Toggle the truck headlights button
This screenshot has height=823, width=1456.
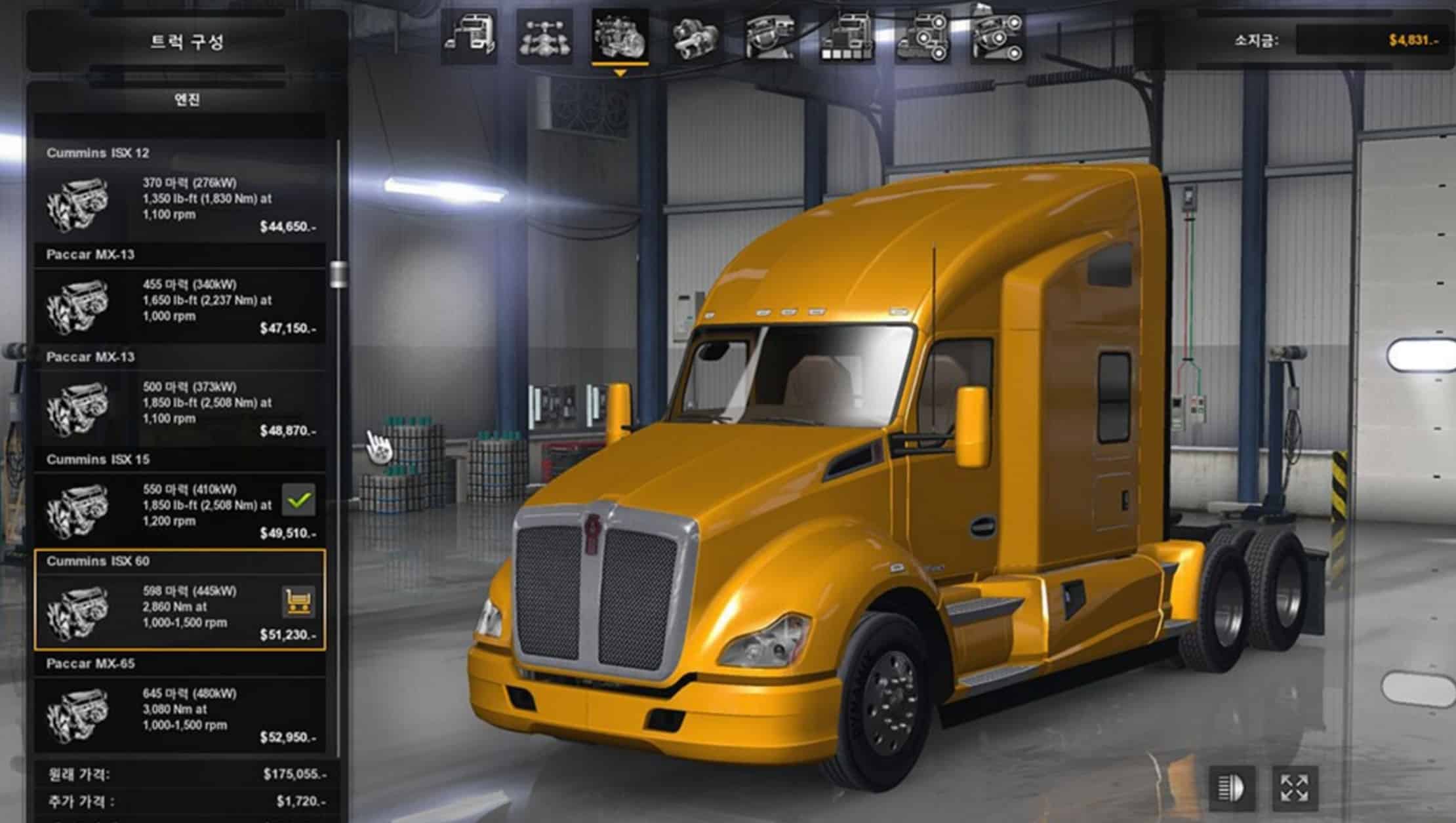[1232, 788]
